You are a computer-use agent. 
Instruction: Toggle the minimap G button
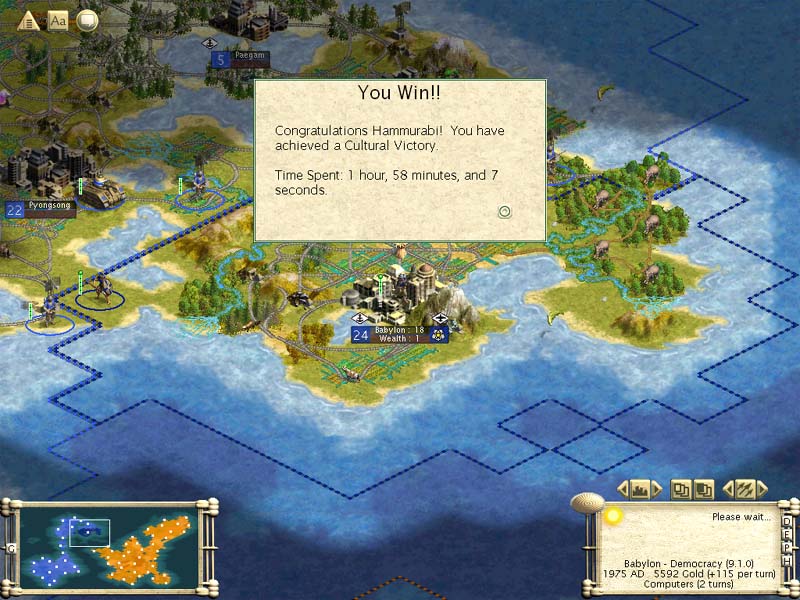coord(11,548)
